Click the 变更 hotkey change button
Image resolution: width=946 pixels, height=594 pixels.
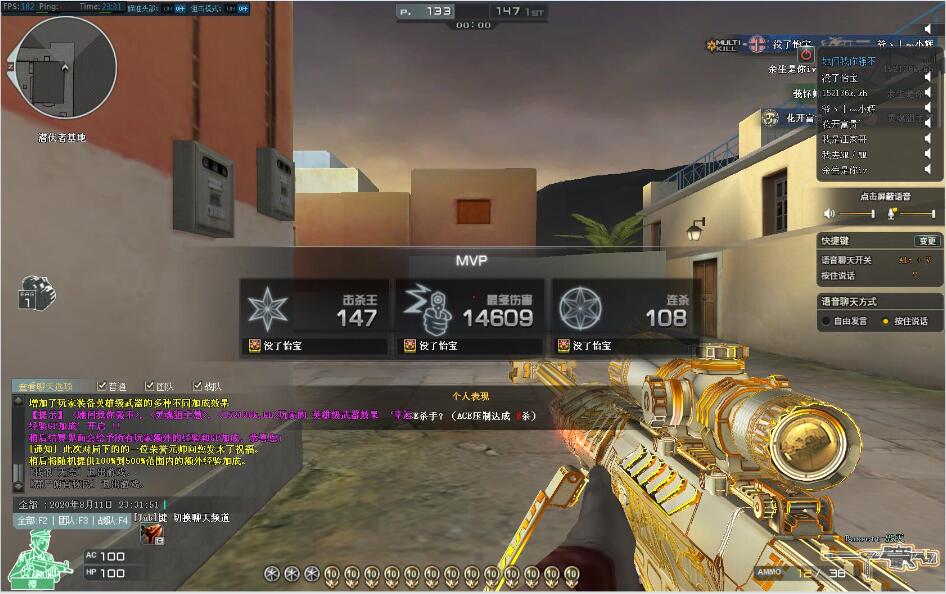click(x=927, y=241)
